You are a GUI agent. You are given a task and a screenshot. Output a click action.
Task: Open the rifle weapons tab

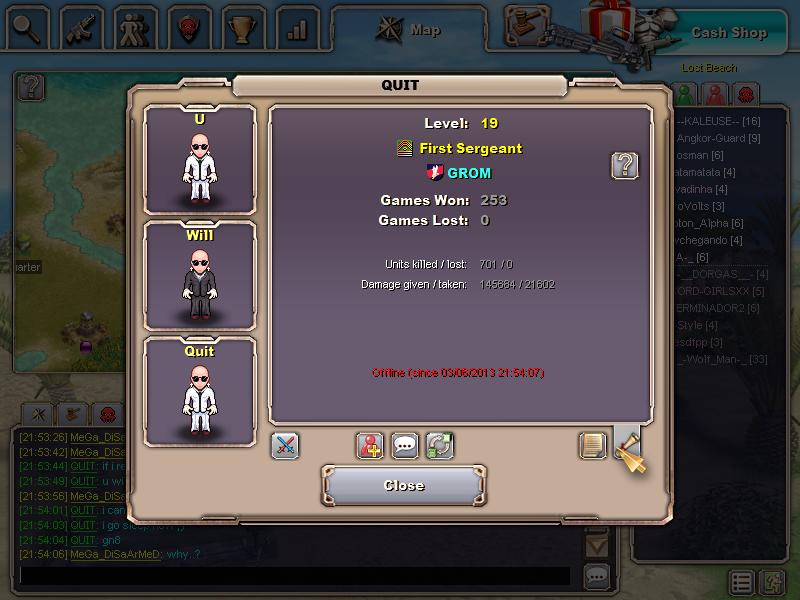point(82,29)
